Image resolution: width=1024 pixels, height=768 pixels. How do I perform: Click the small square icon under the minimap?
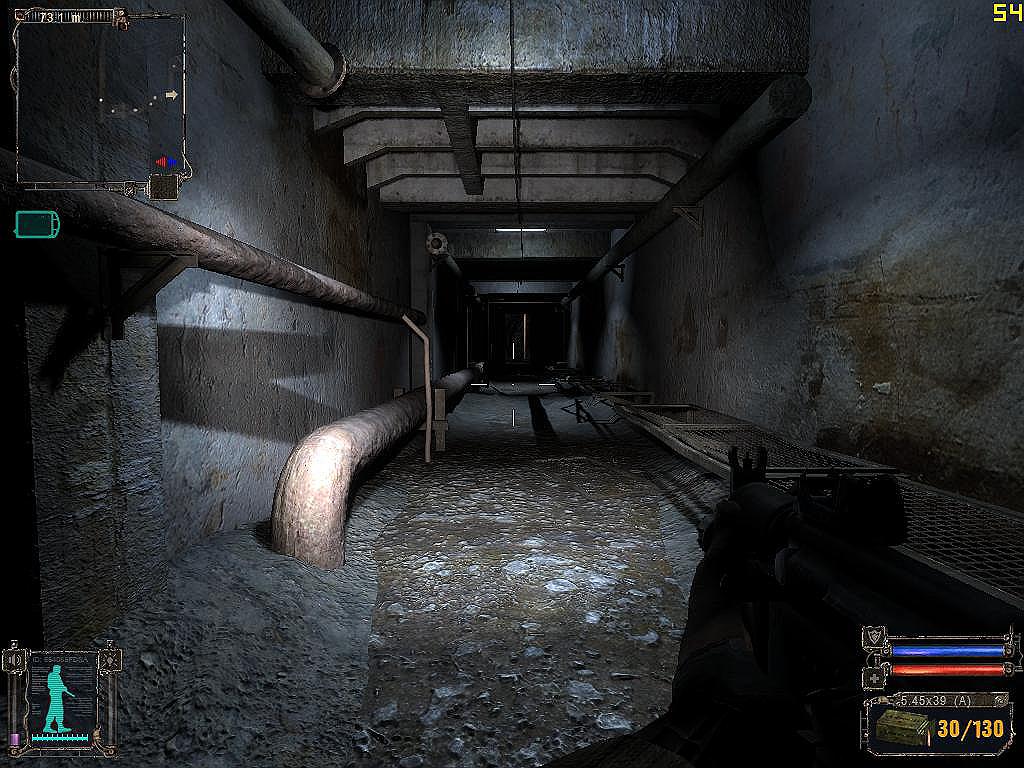(x=163, y=186)
